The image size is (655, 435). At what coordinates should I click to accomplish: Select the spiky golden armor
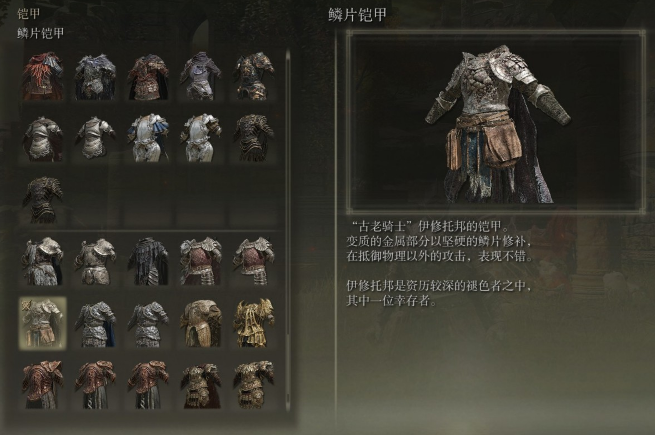coord(253,322)
